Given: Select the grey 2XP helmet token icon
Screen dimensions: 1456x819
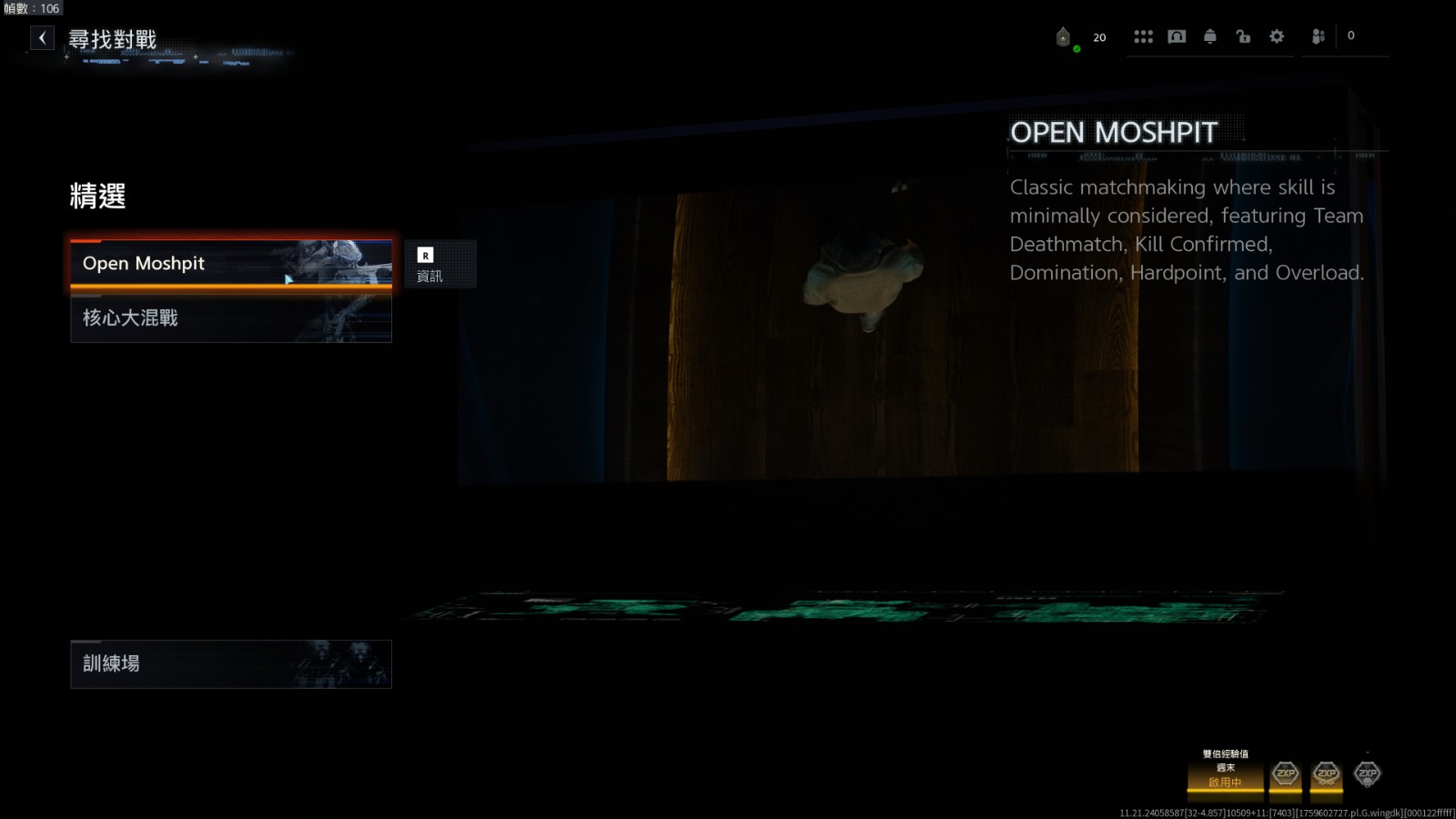Looking at the screenshot, I should click(1367, 774).
